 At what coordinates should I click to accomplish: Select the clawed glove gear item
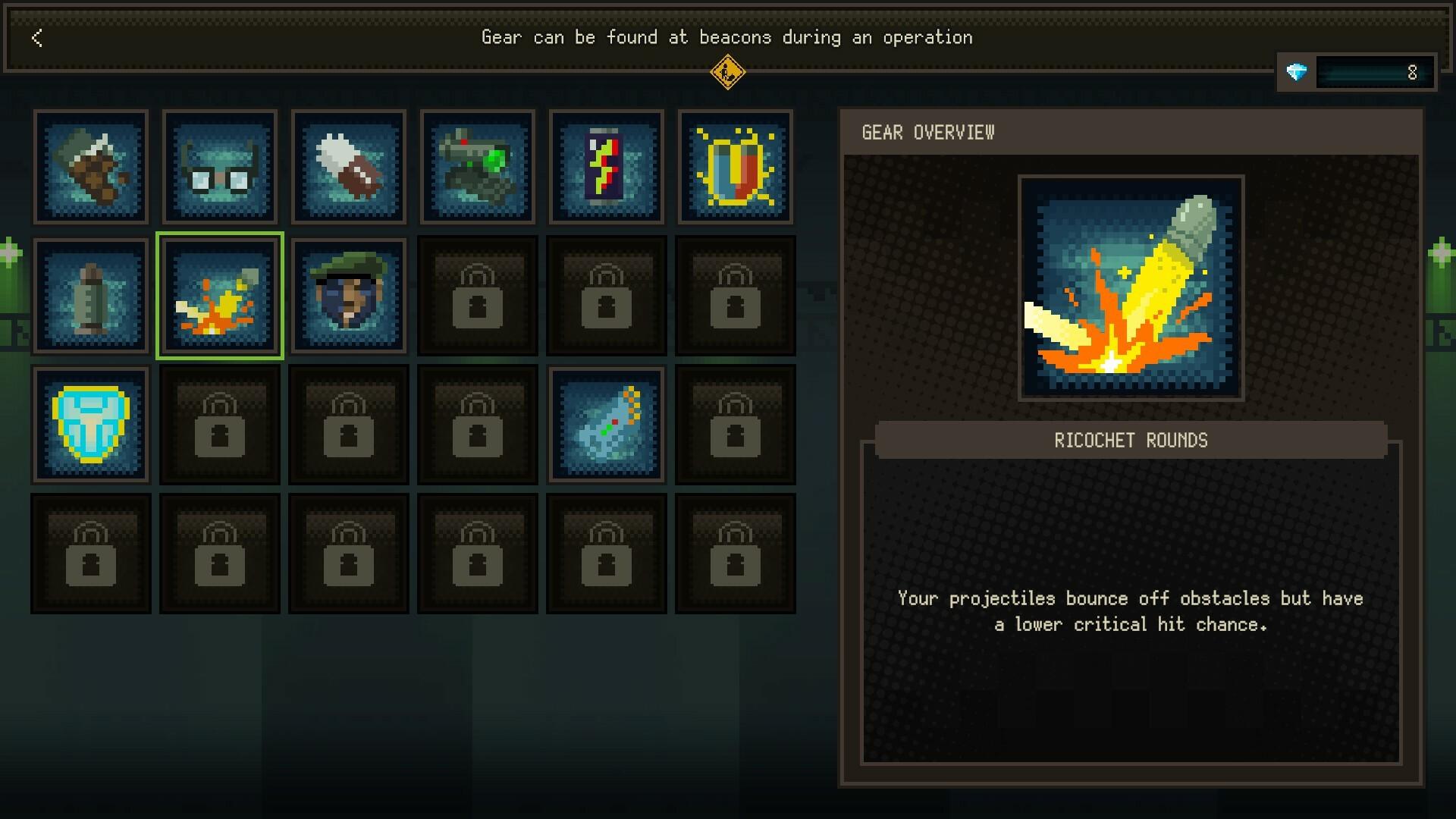click(x=349, y=168)
